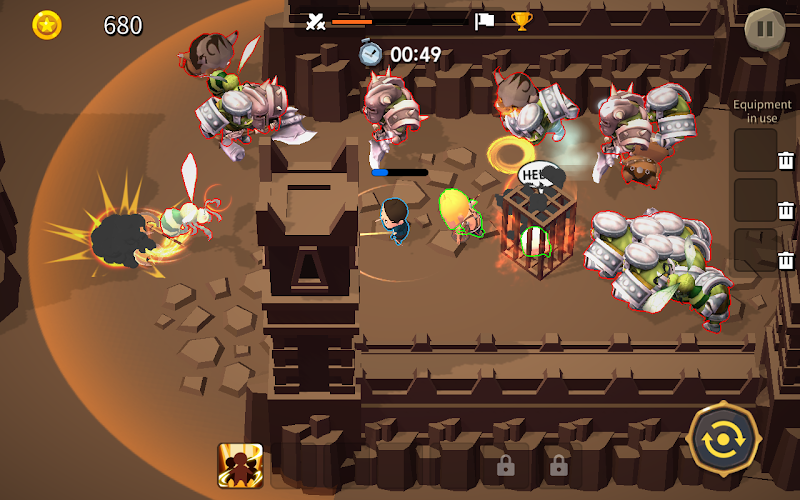This screenshot has height=500, width=800.
Task: Pause the game
Action: [x=765, y=28]
